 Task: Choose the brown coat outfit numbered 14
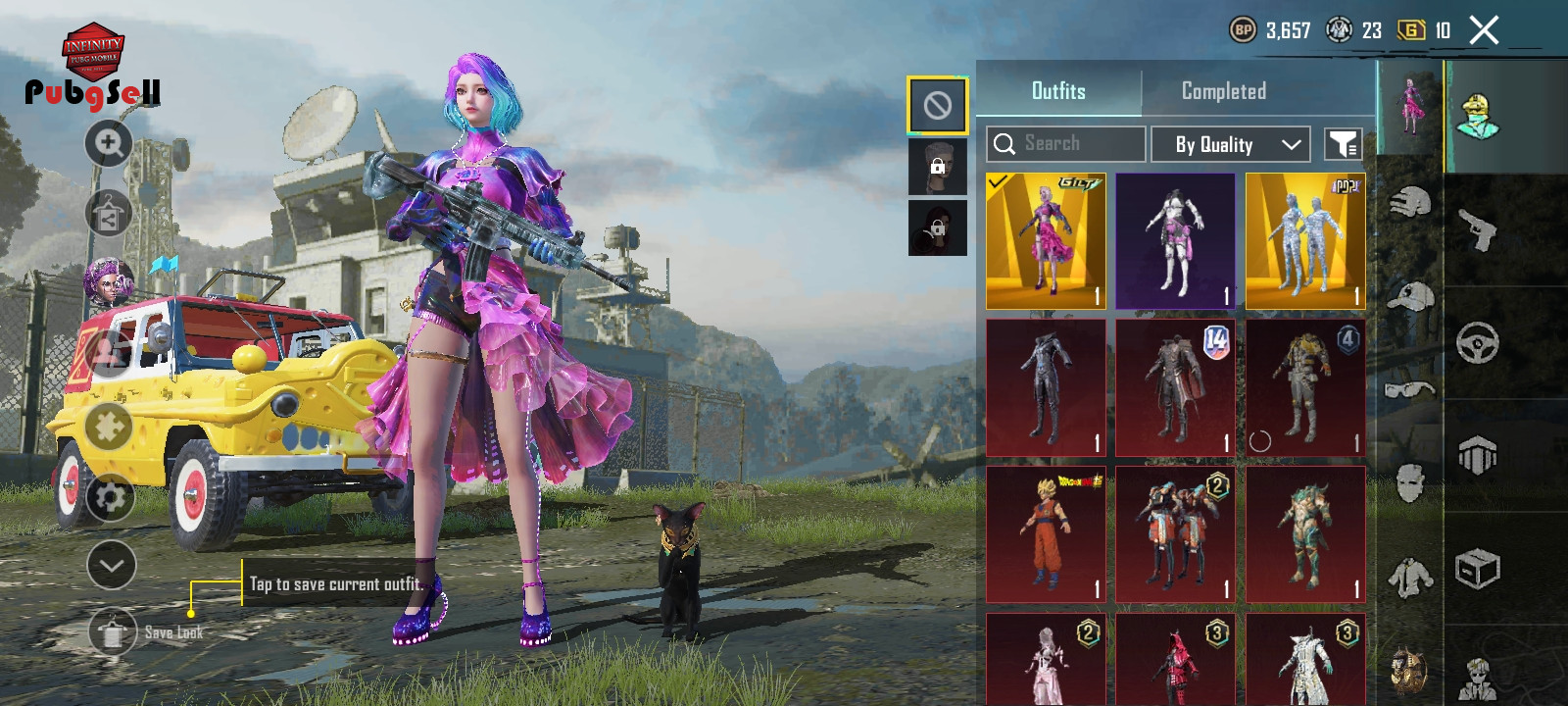pos(1175,388)
